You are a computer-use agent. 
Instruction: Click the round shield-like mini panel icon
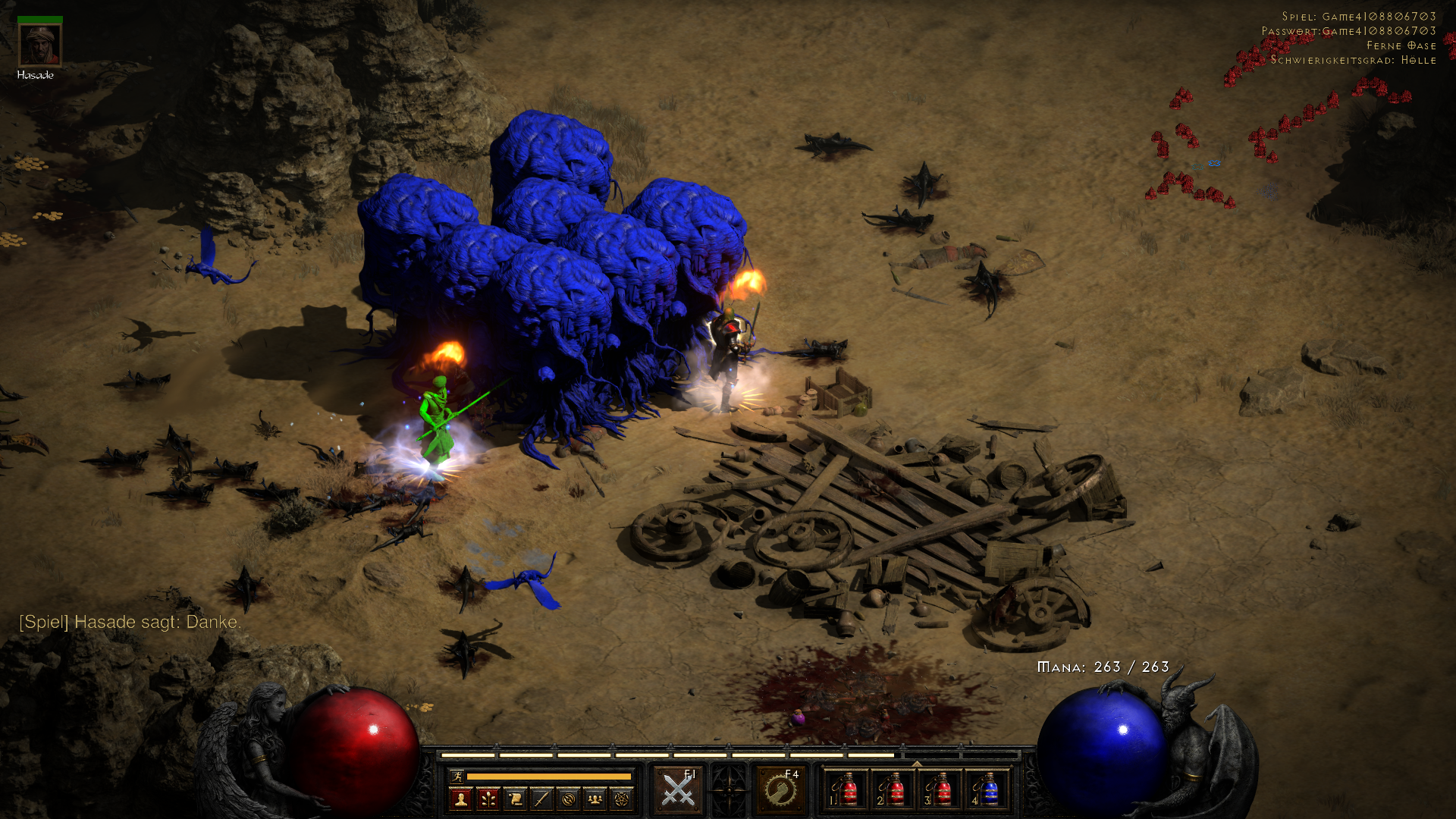point(569,799)
